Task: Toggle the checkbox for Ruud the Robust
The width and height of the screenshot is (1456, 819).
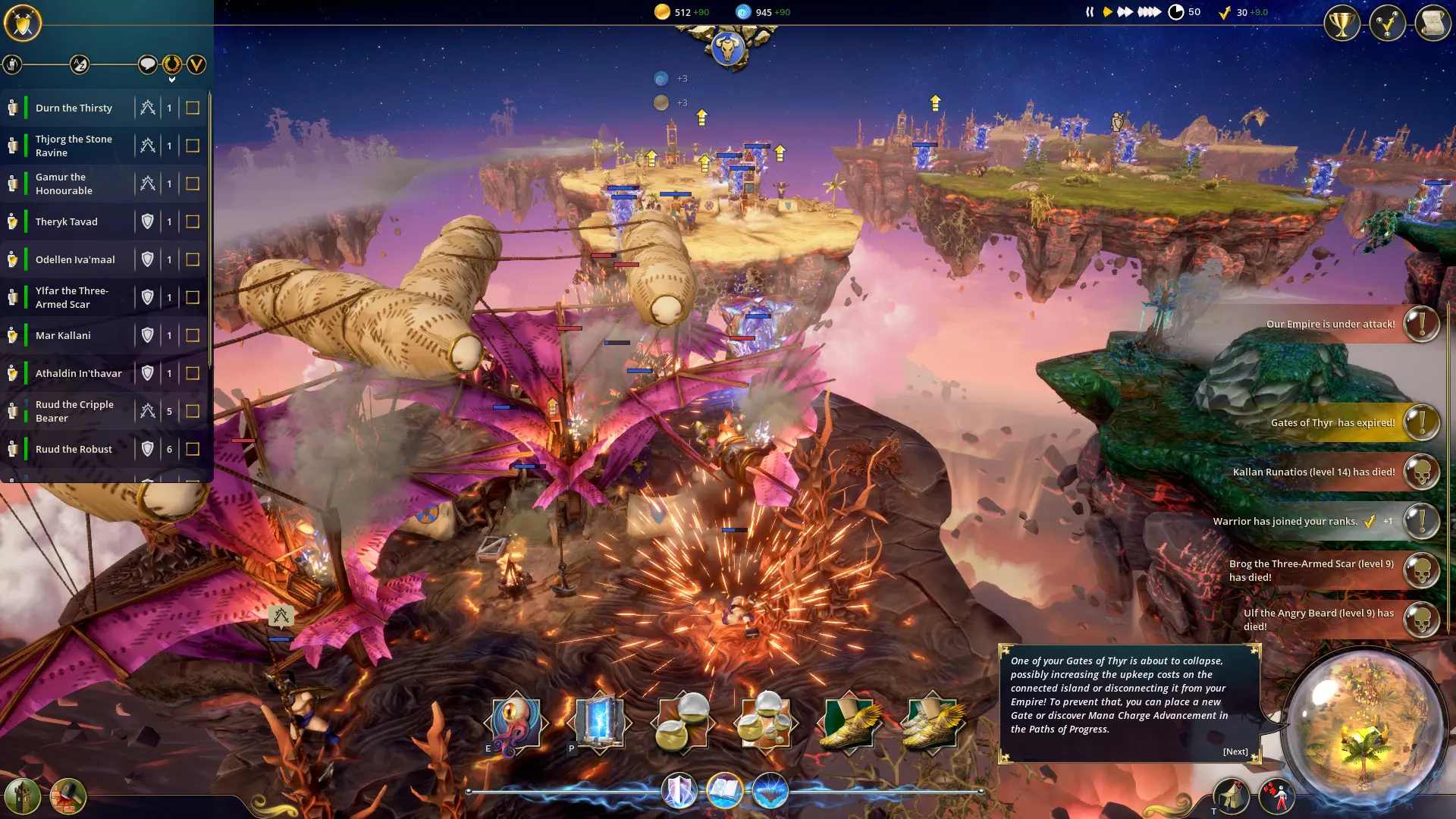Action: (x=191, y=449)
